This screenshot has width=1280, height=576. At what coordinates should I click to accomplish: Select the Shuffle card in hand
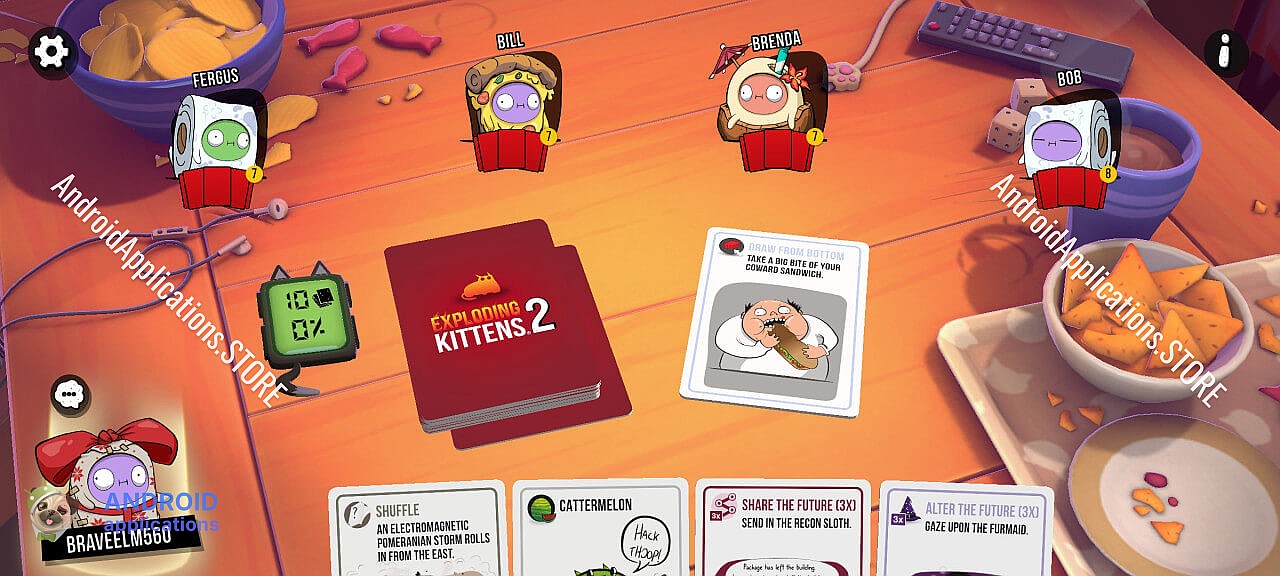(x=417, y=530)
